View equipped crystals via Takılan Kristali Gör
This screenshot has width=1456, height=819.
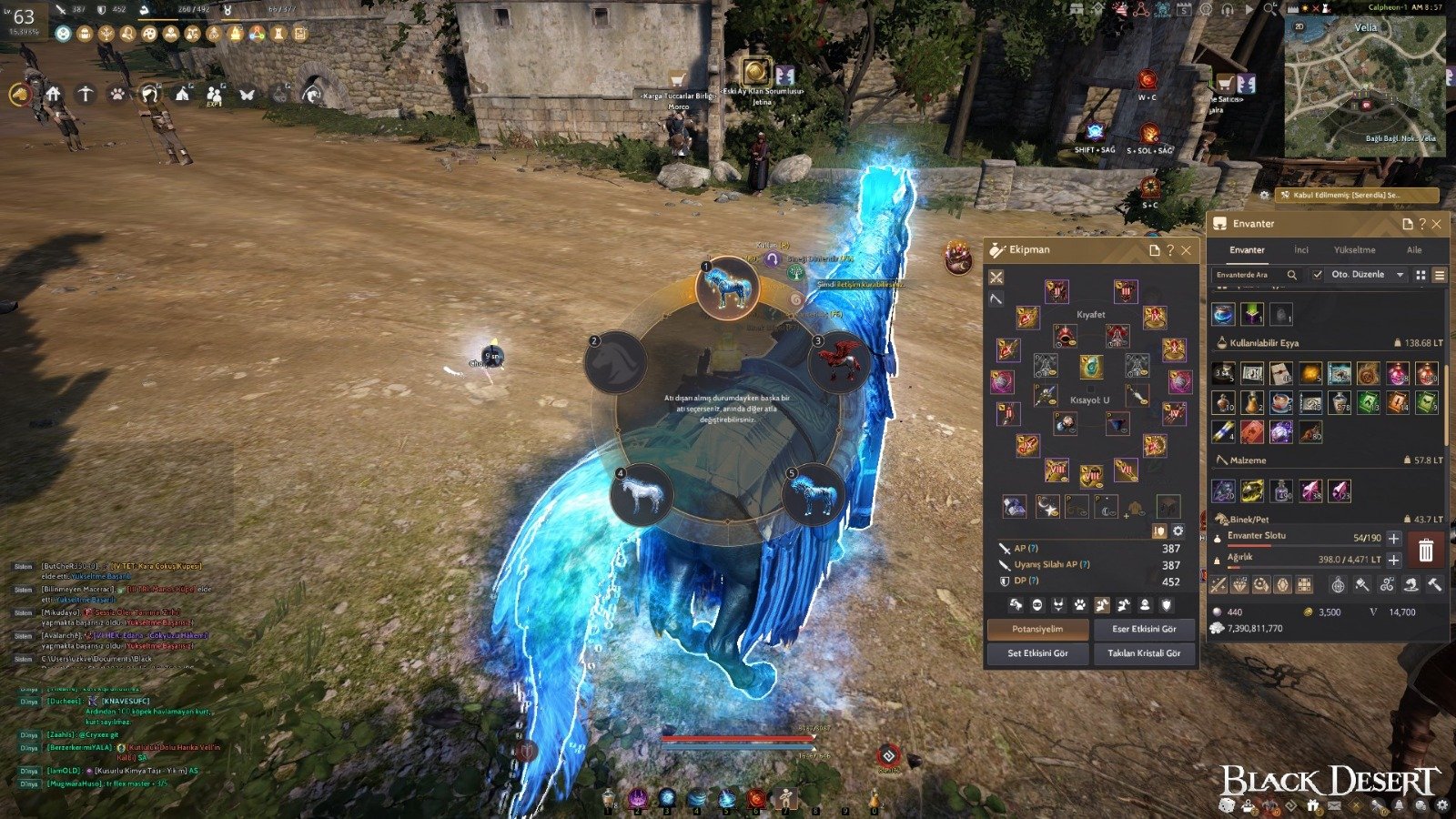pyautogui.click(x=1144, y=653)
